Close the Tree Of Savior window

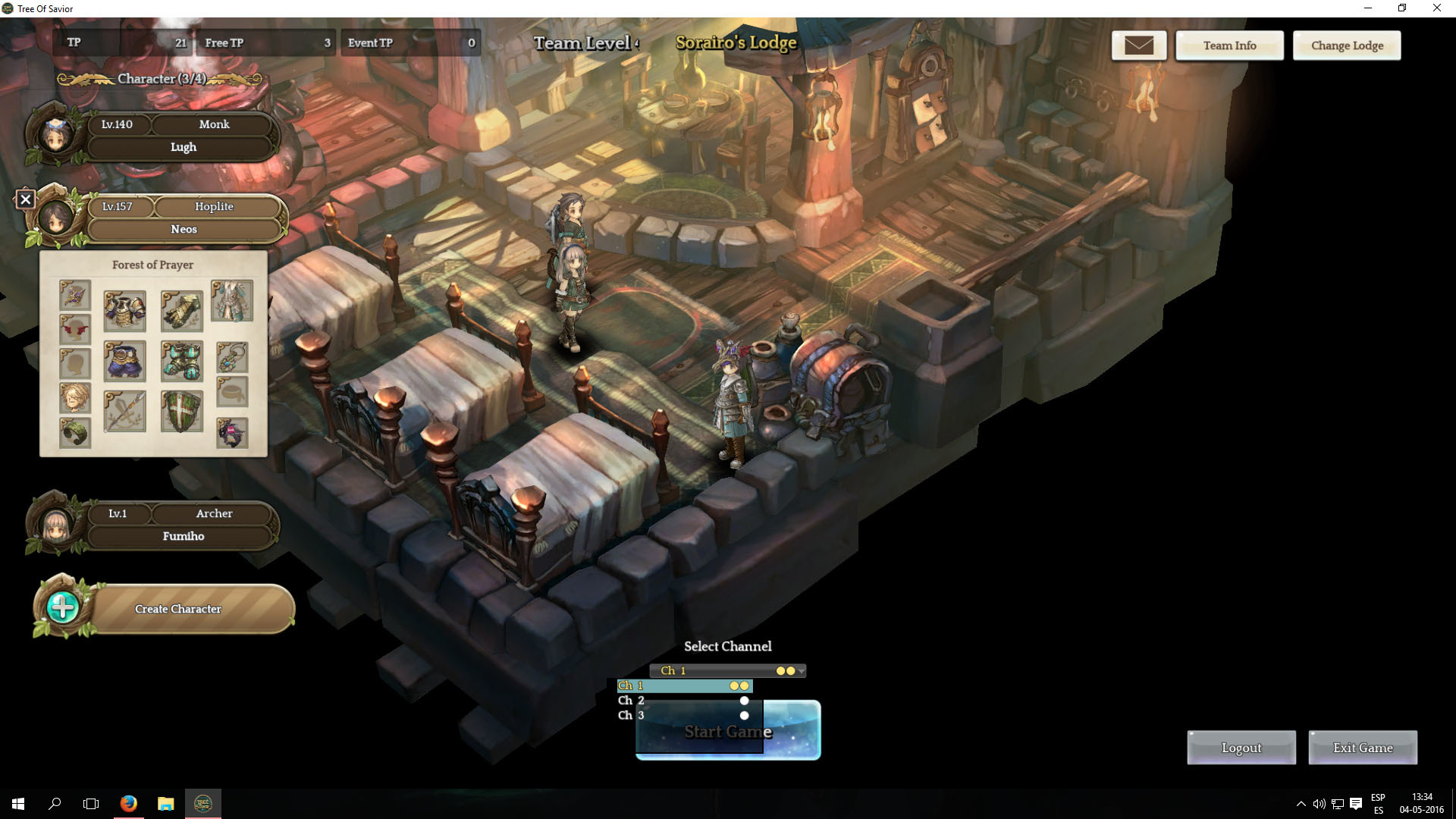[1436, 8]
